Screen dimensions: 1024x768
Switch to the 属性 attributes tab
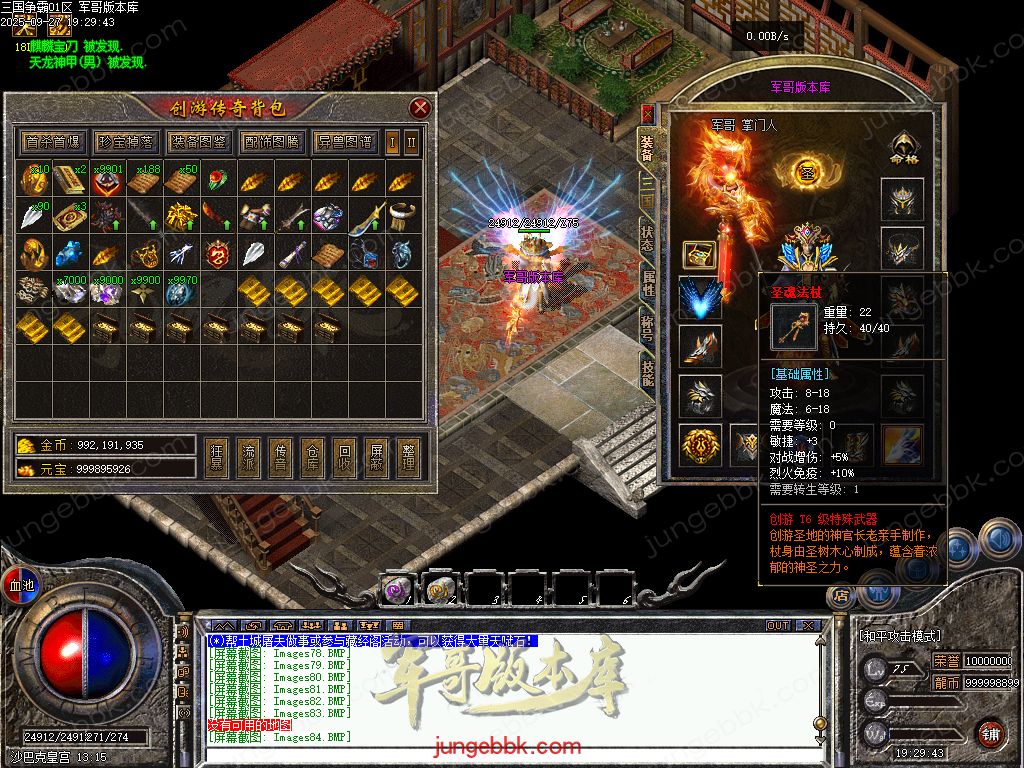click(x=648, y=284)
